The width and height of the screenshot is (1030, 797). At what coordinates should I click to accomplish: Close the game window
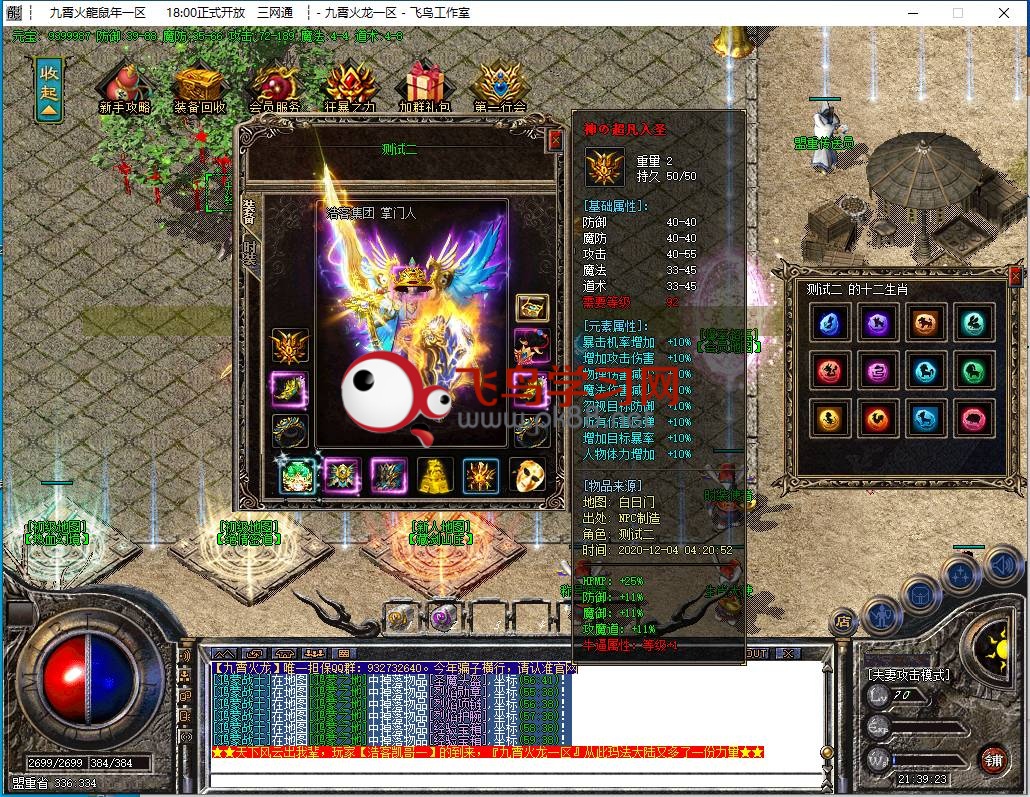coord(1001,13)
